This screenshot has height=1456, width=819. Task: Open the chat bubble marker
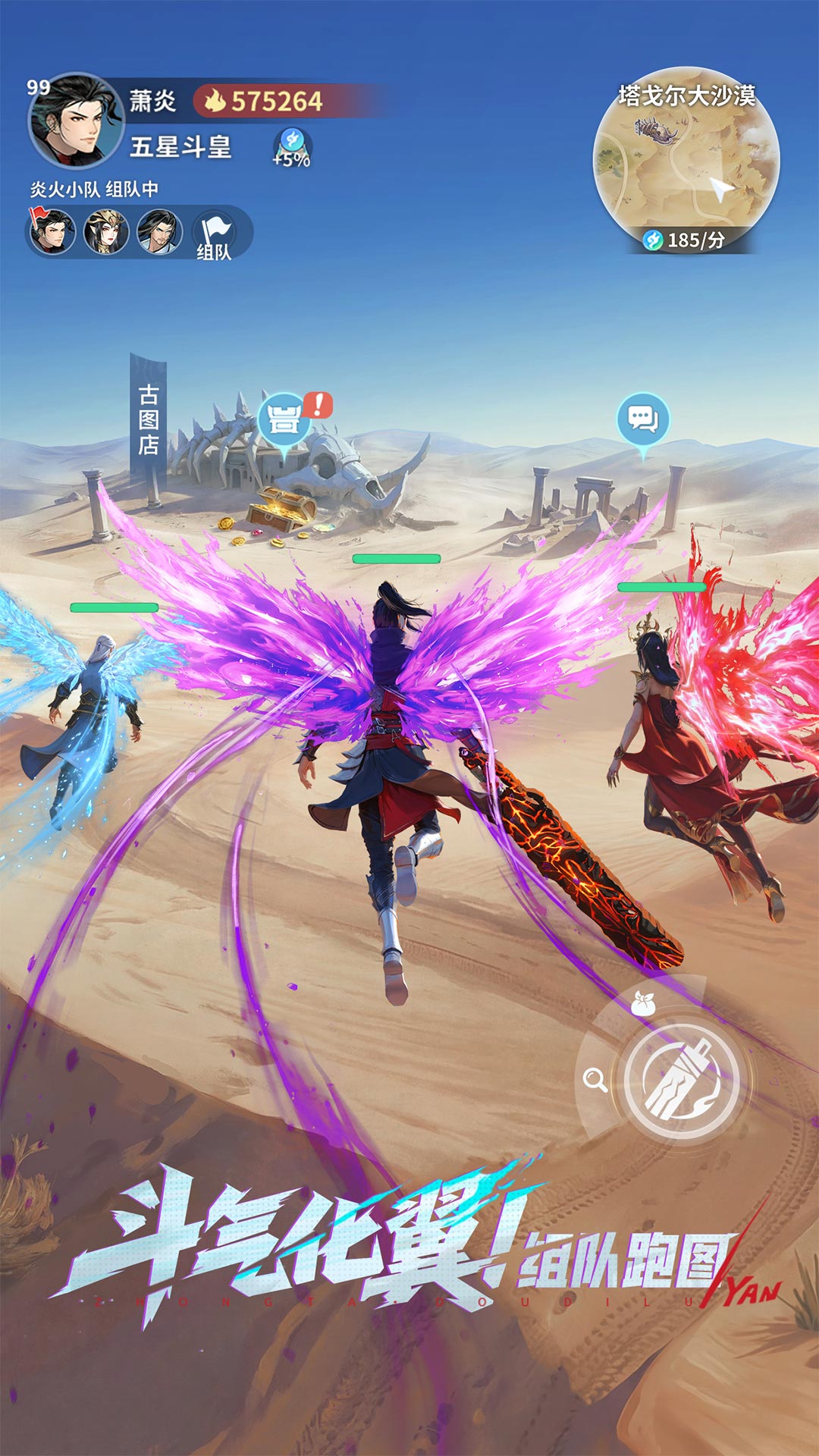(x=643, y=419)
